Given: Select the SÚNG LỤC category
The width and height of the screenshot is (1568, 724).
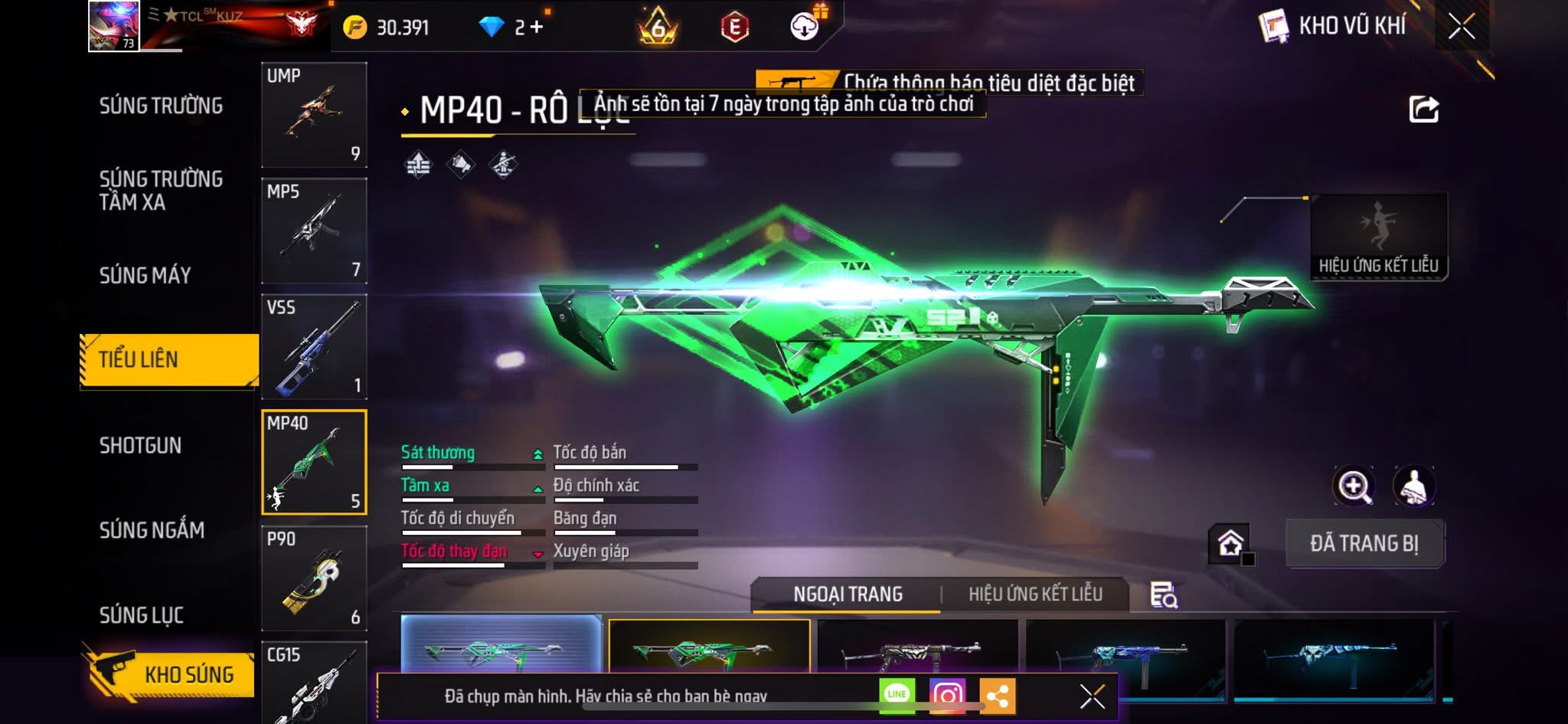Looking at the screenshot, I should click(142, 614).
